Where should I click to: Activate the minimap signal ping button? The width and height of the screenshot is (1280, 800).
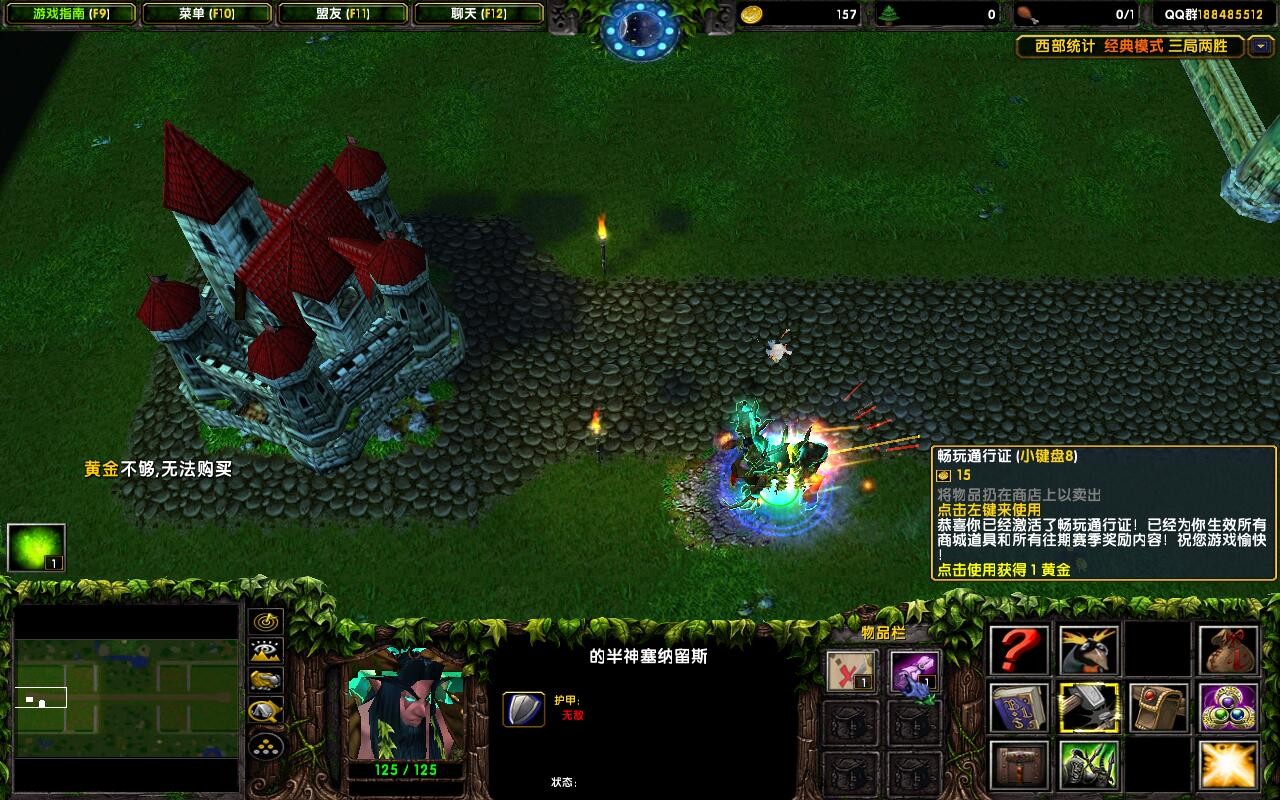click(266, 621)
